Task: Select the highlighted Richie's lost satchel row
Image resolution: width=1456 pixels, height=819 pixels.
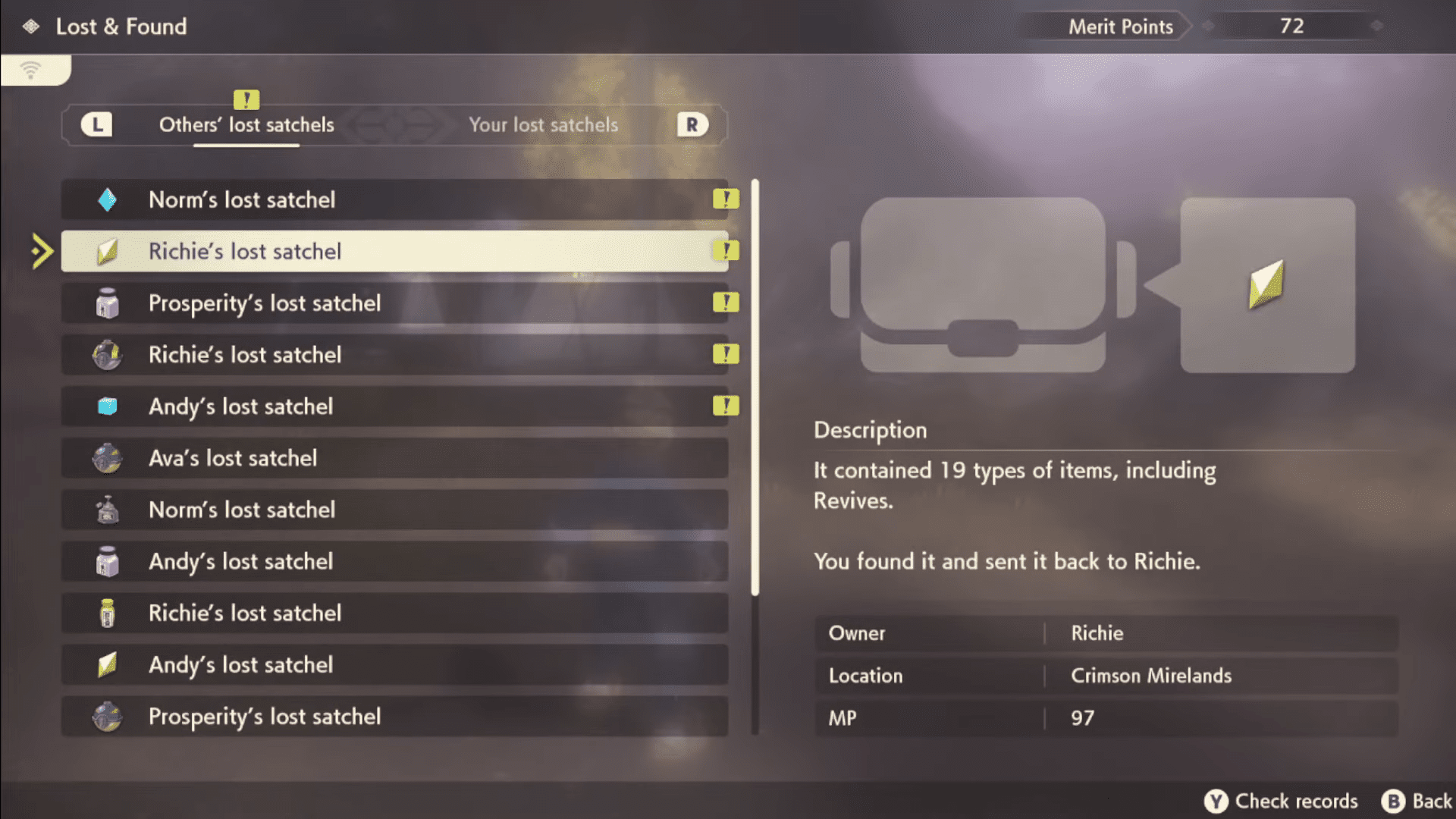Action: click(394, 251)
